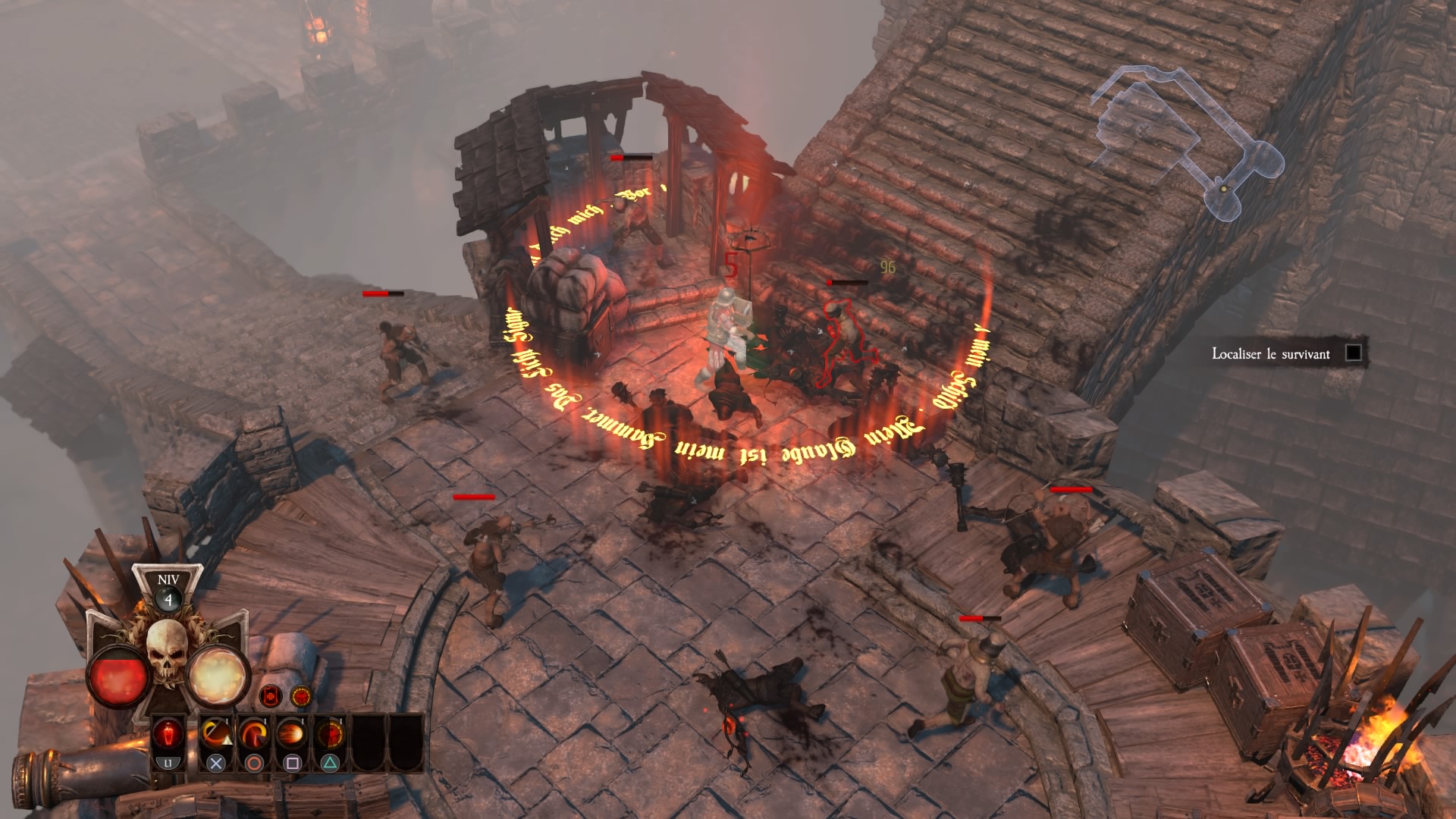Open the translucent overlay minimap

(1183, 140)
